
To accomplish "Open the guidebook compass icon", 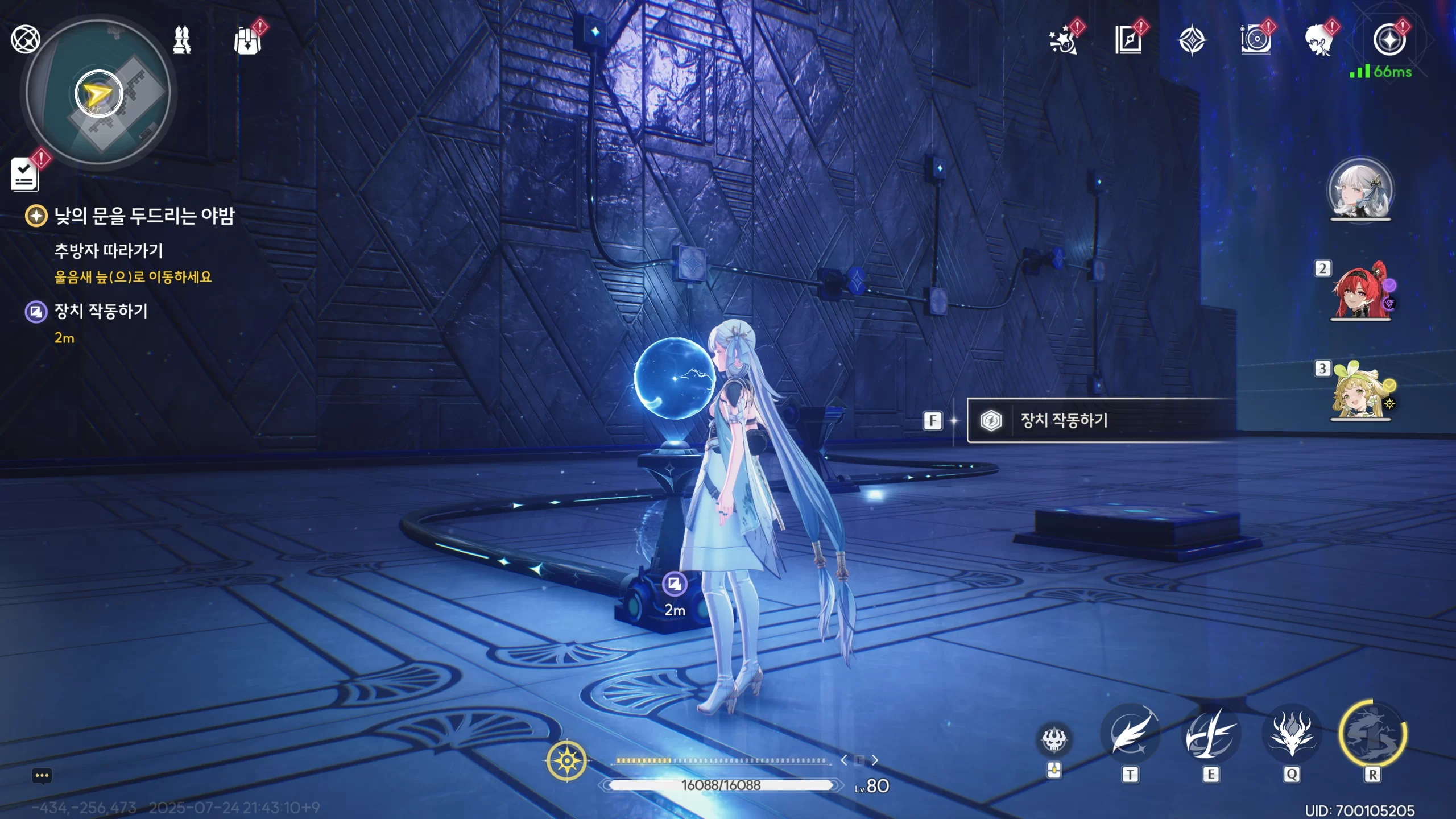I will pos(1128,41).
